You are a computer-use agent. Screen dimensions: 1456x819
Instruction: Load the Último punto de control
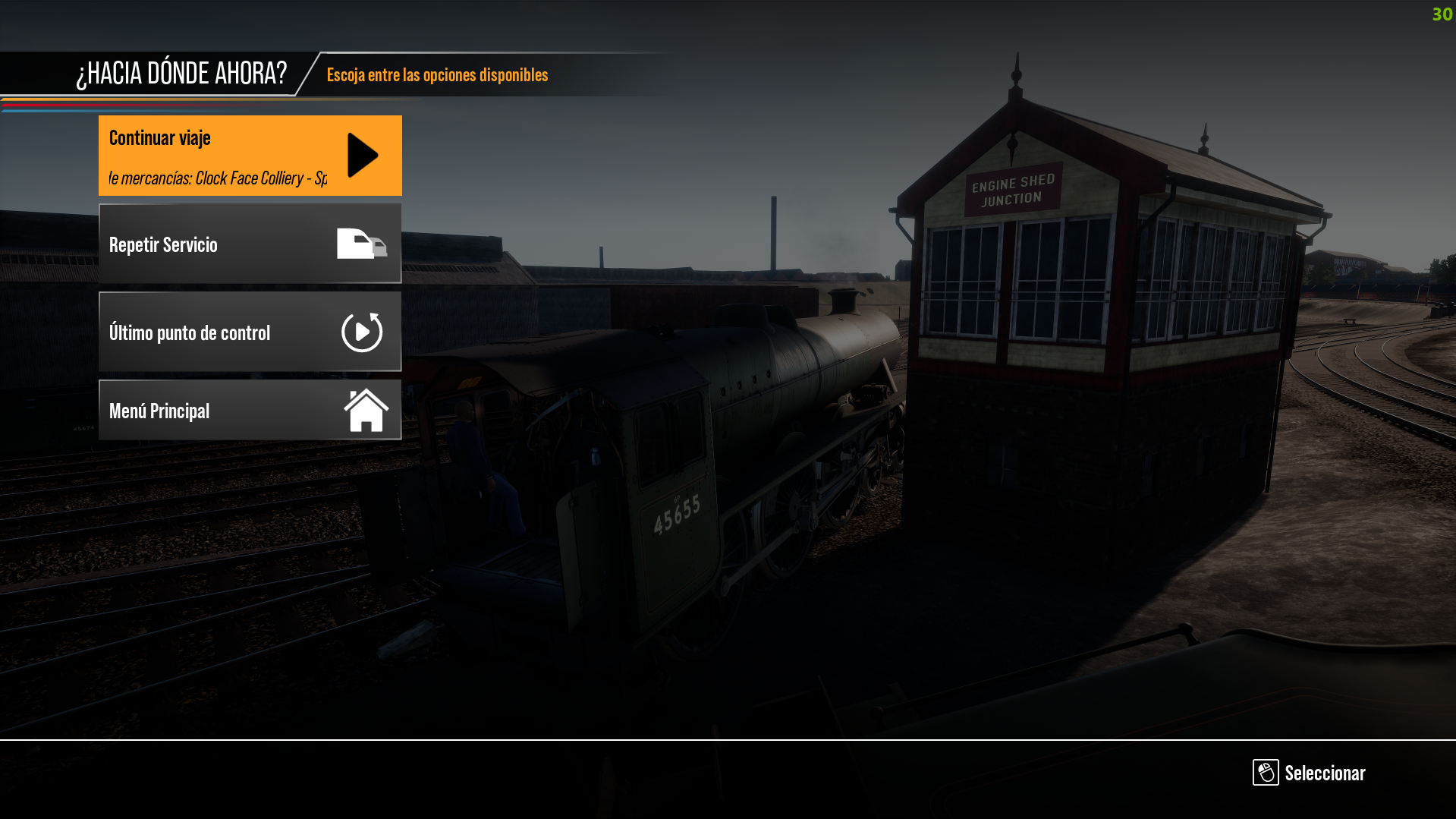250,332
